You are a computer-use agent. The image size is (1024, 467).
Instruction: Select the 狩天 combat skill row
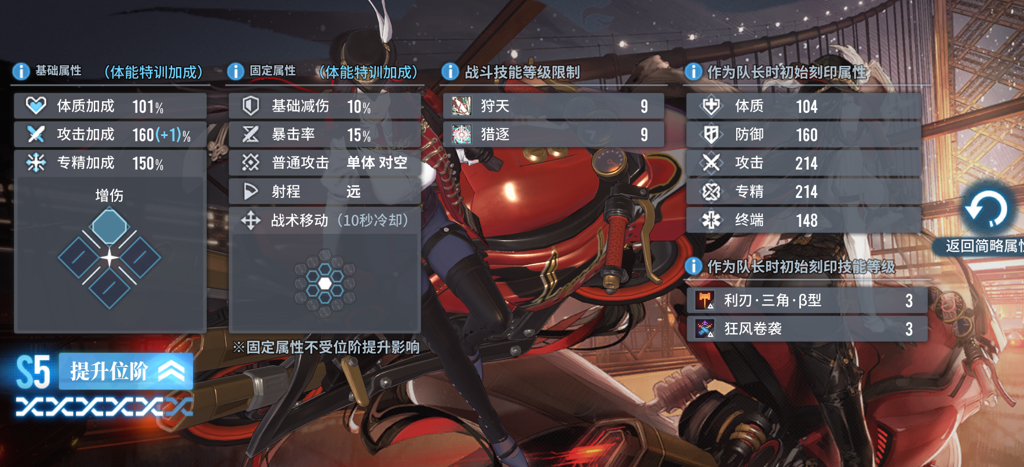pos(553,106)
